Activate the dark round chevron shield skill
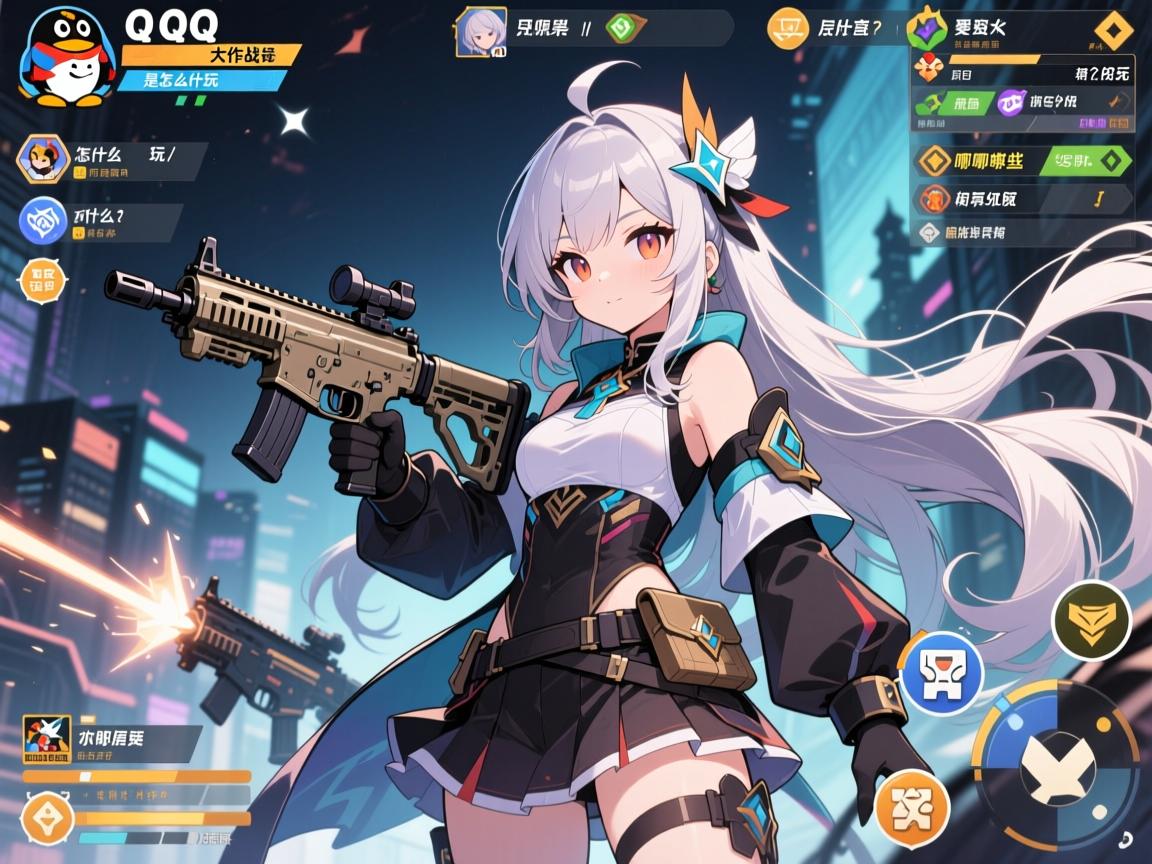 (x=1091, y=620)
